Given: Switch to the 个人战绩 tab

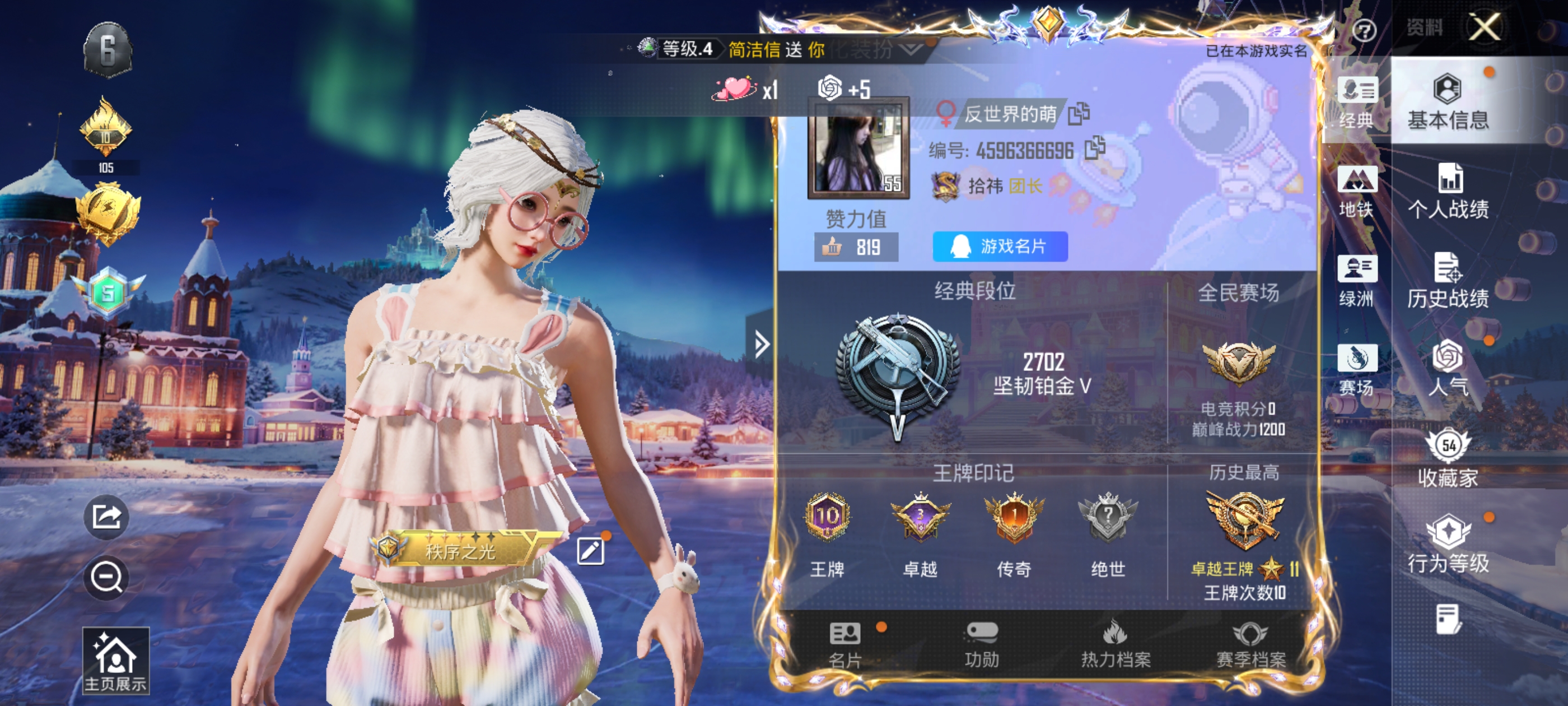Looking at the screenshot, I should (1448, 191).
